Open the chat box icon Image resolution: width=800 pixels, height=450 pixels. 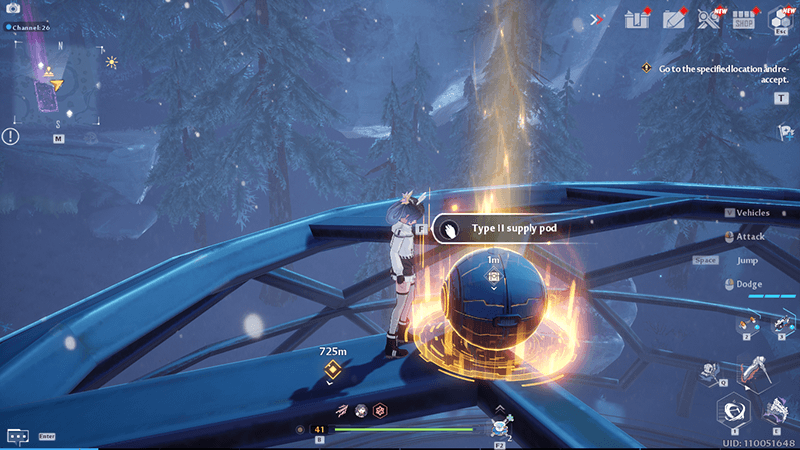(x=17, y=436)
